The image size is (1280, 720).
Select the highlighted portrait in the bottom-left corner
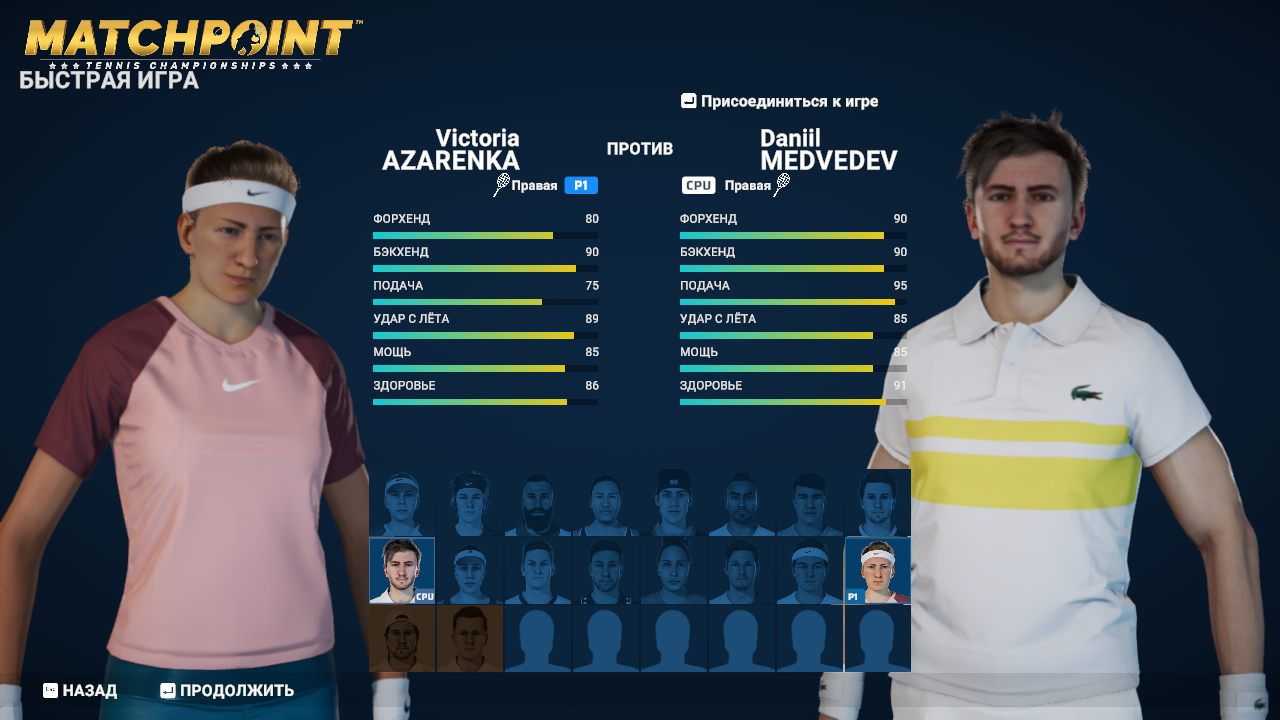pyautogui.click(x=400, y=638)
